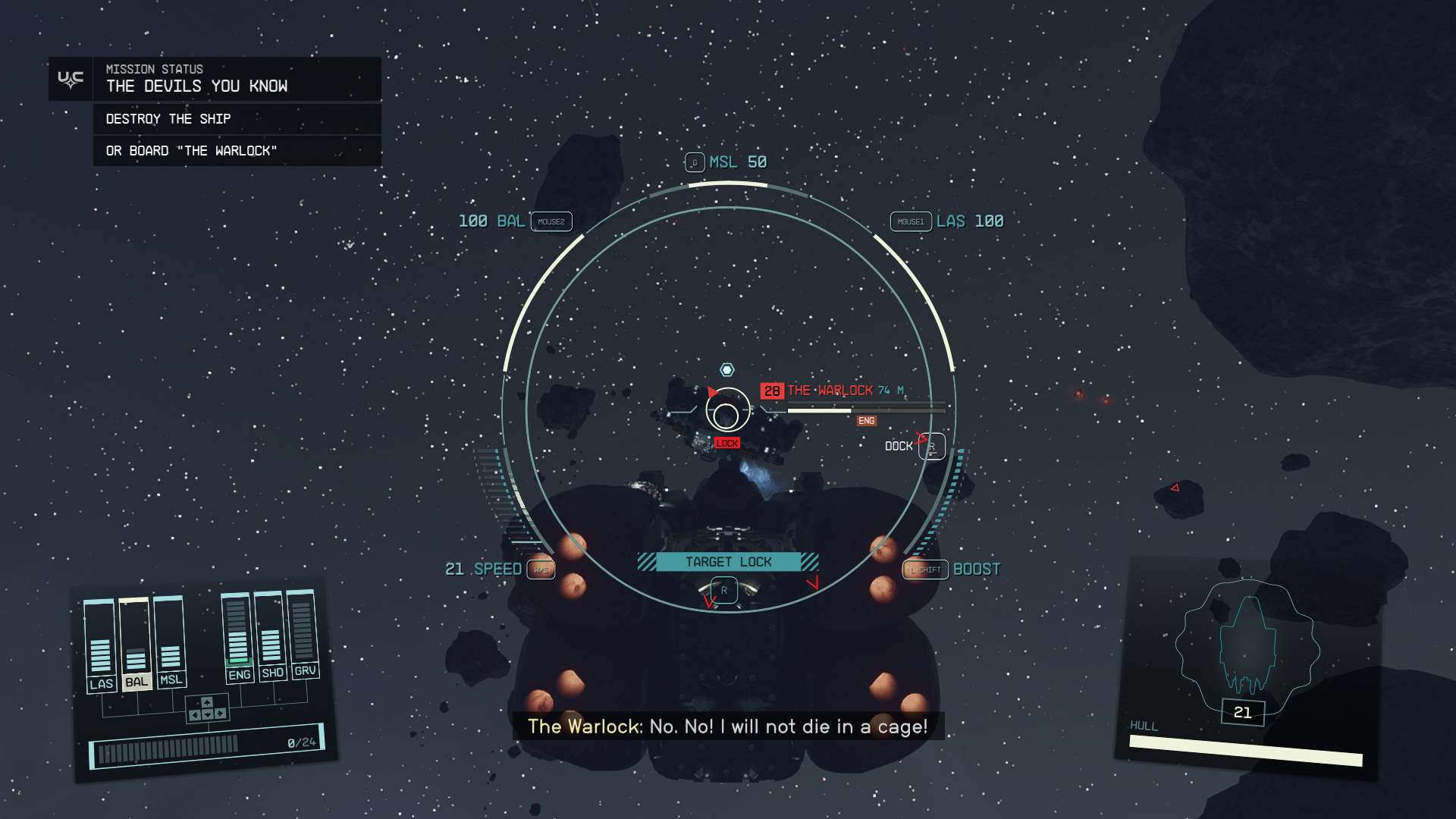Click the MOUSE1 icon beside LAS 100
The height and width of the screenshot is (819, 1456).
[910, 221]
